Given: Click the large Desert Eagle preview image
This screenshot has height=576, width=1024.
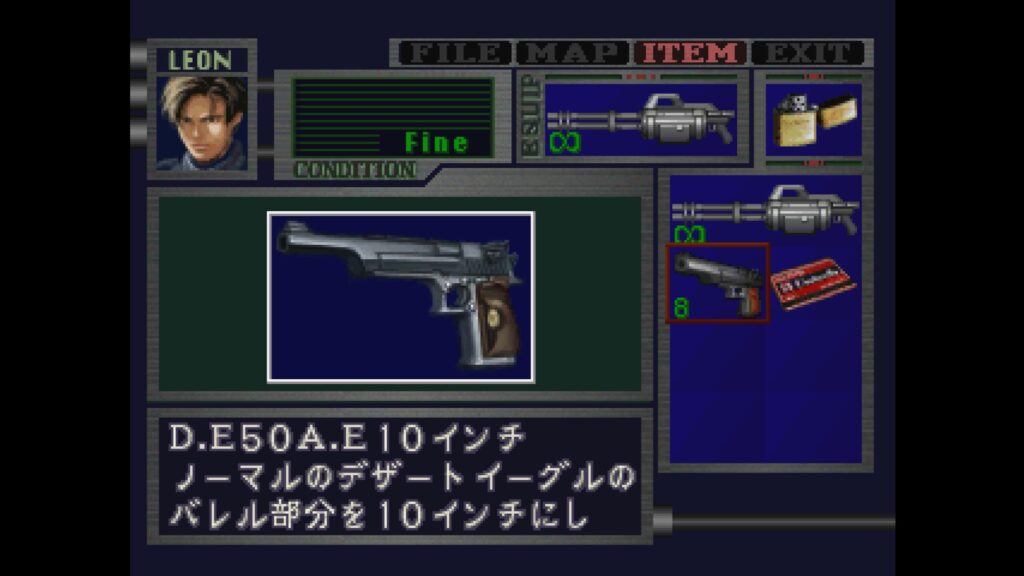Looking at the screenshot, I should coord(400,296).
